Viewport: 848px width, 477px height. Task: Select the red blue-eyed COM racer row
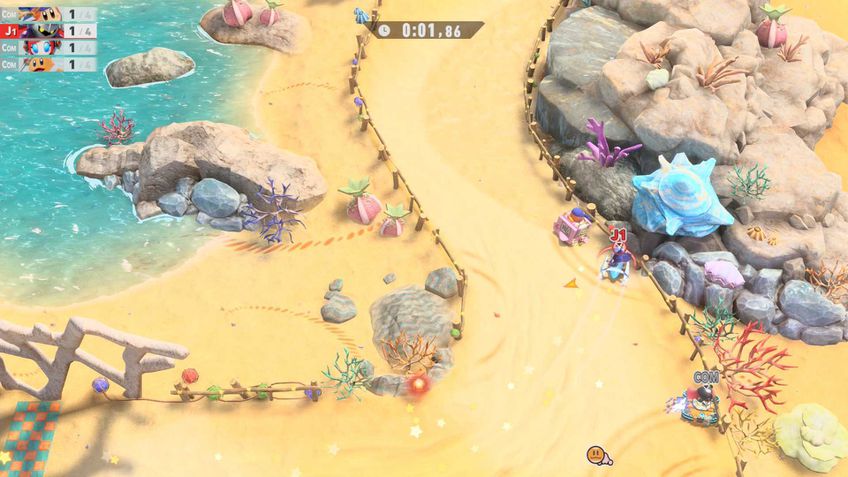coord(48,47)
